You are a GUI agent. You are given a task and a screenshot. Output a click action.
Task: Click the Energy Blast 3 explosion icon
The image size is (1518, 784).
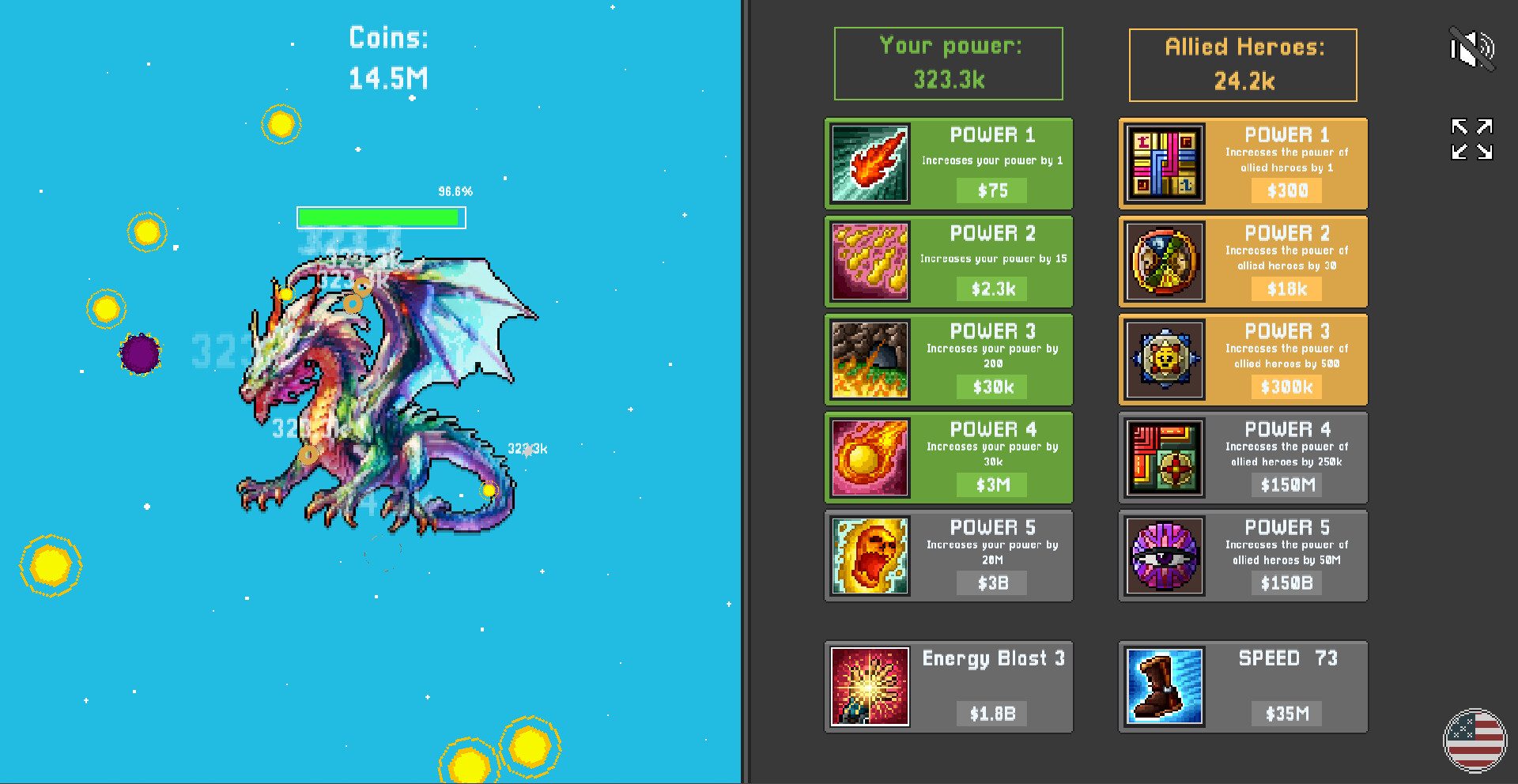869,686
